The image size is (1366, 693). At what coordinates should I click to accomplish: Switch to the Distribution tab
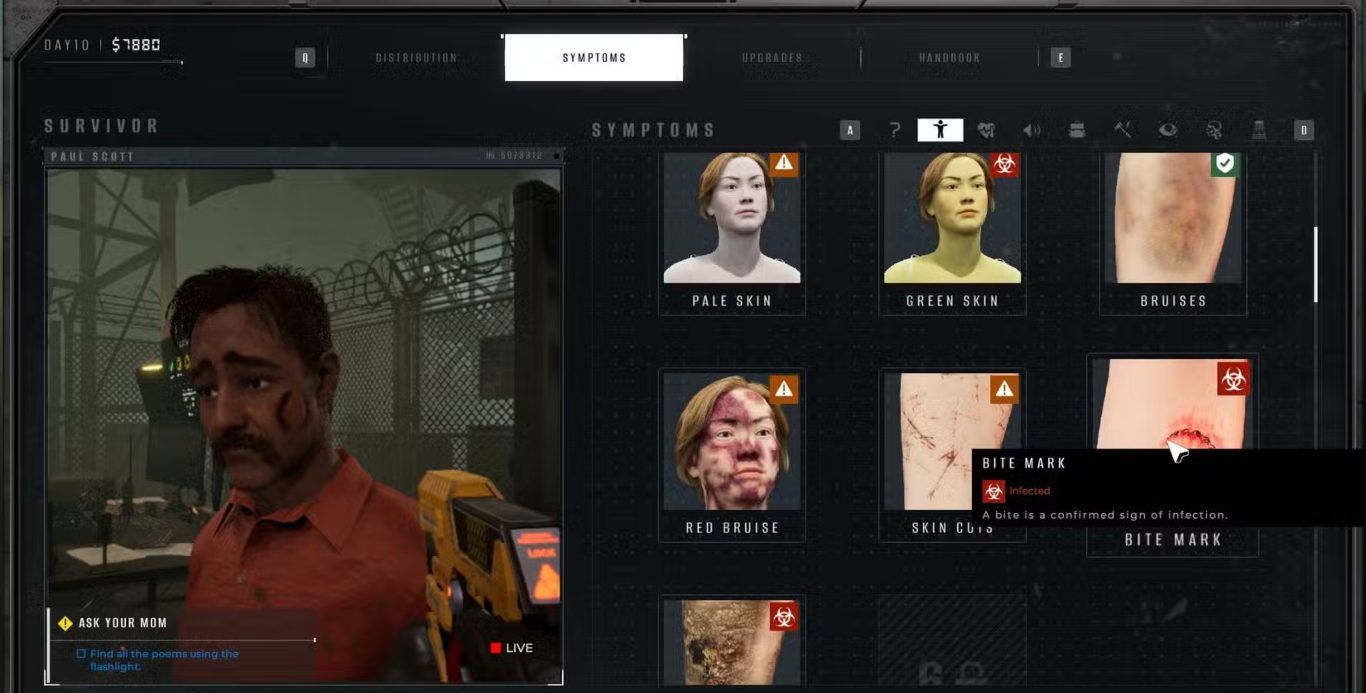[416, 58]
